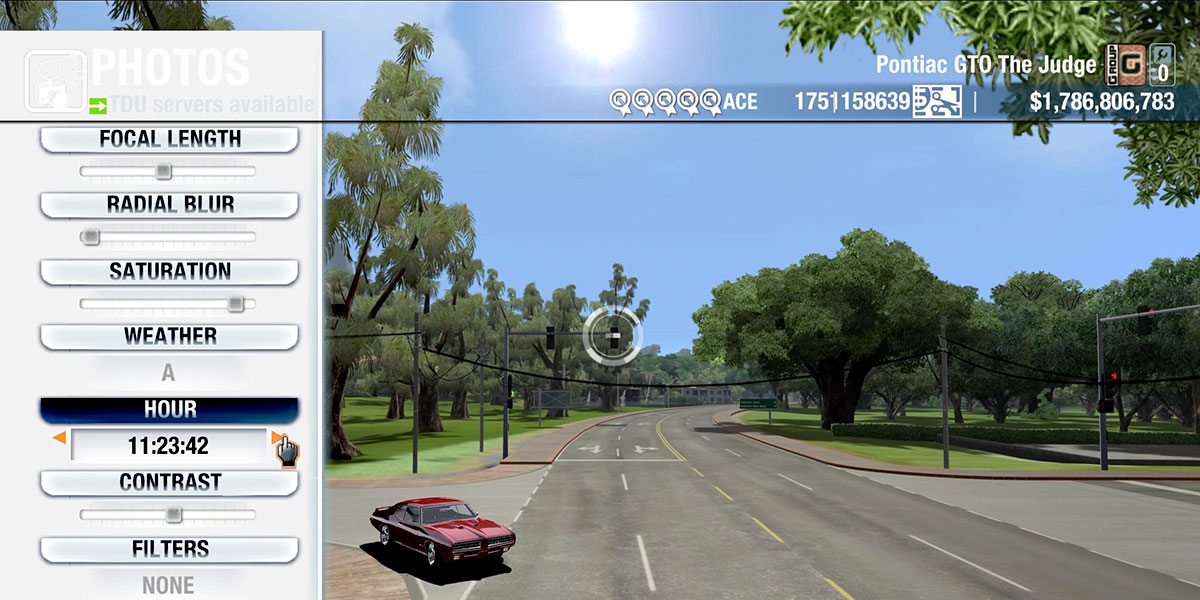Decrease the hour with the left arrow
Viewport: 1200px width, 600px height.
click(x=60, y=438)
